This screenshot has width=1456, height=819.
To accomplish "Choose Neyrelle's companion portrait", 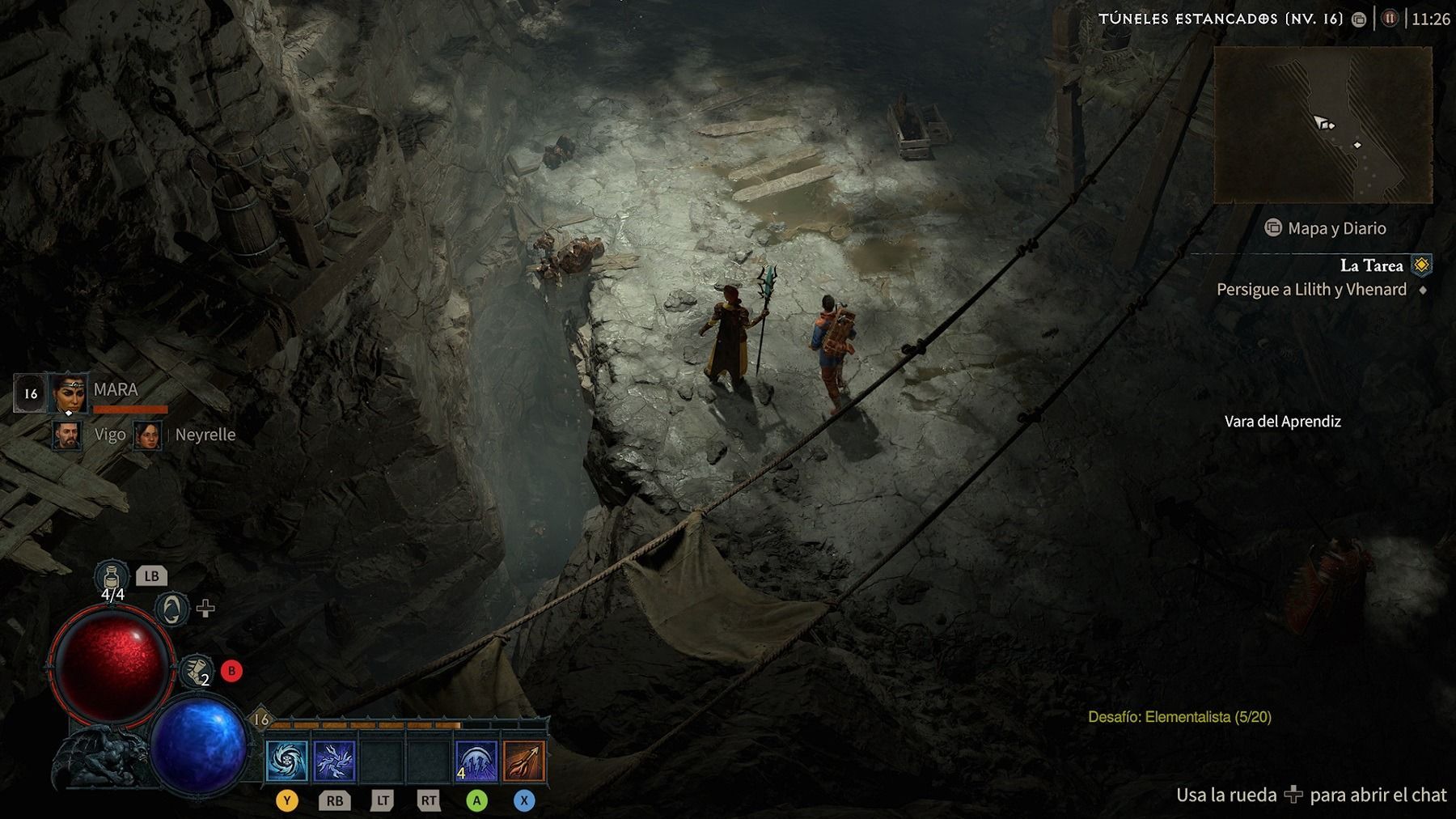I will 148,435.
